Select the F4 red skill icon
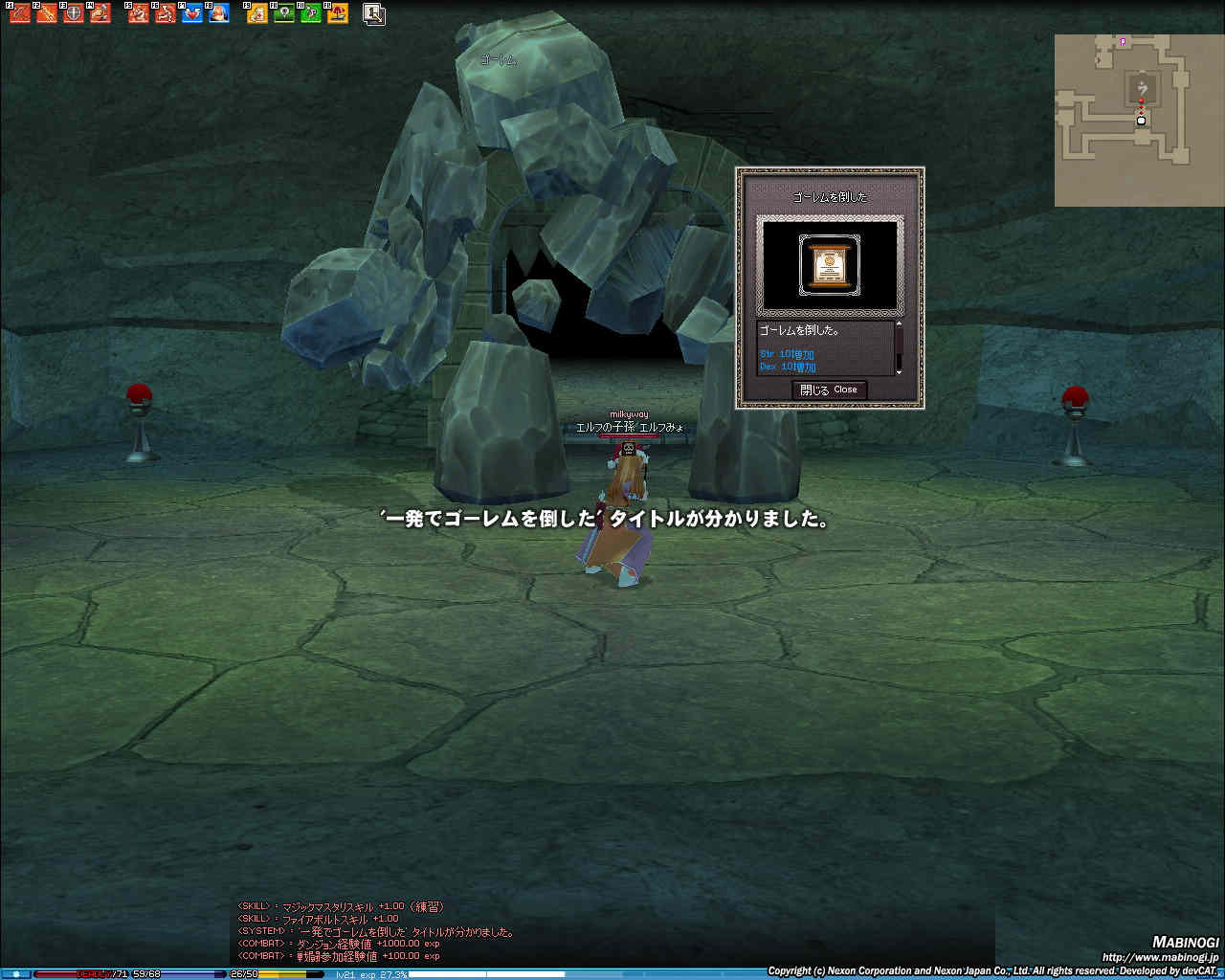The image size is (1225, 980). [x=100, y=13]
